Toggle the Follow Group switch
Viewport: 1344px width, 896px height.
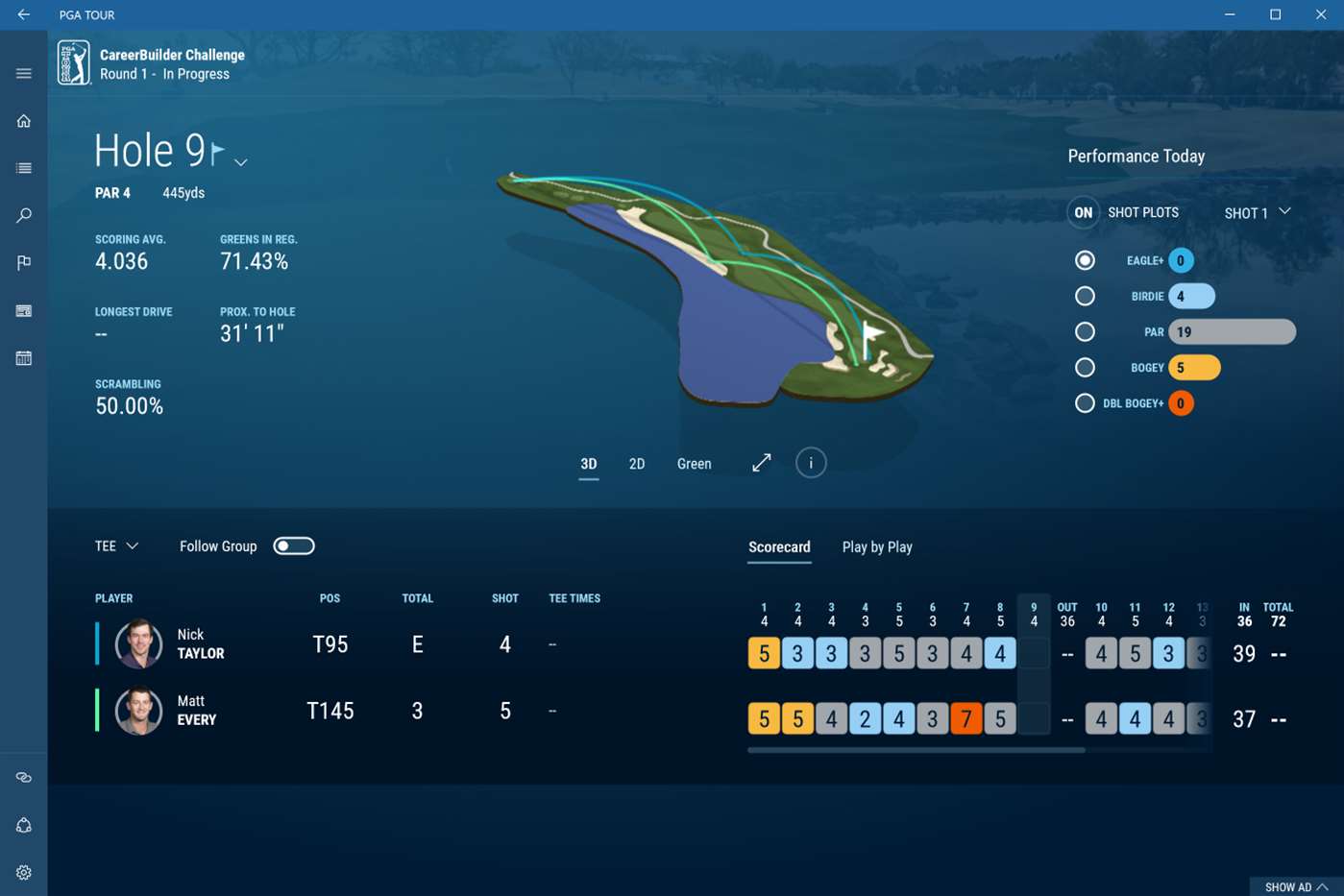[x=294, y=546]
